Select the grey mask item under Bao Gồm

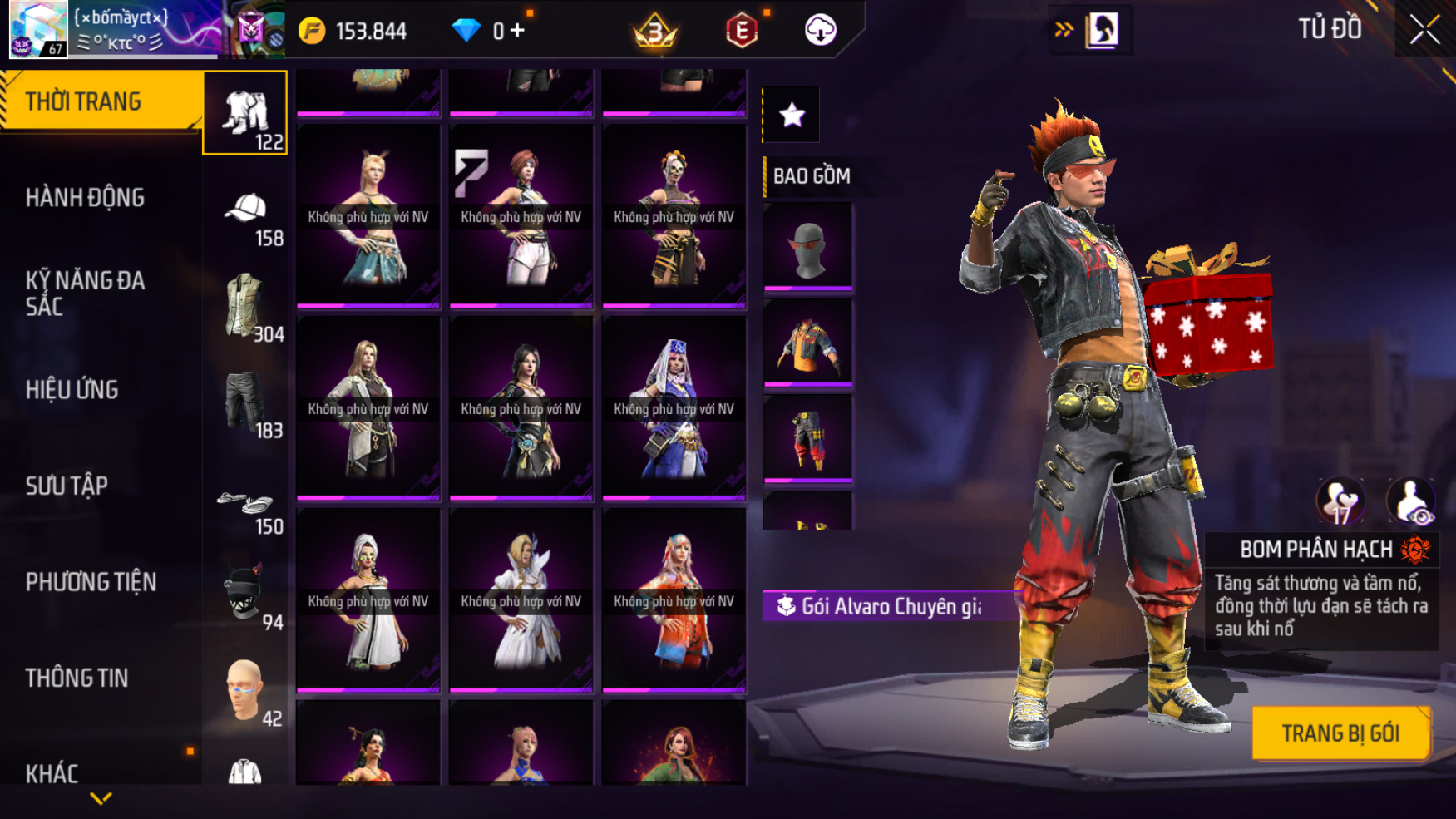(807, 247)
